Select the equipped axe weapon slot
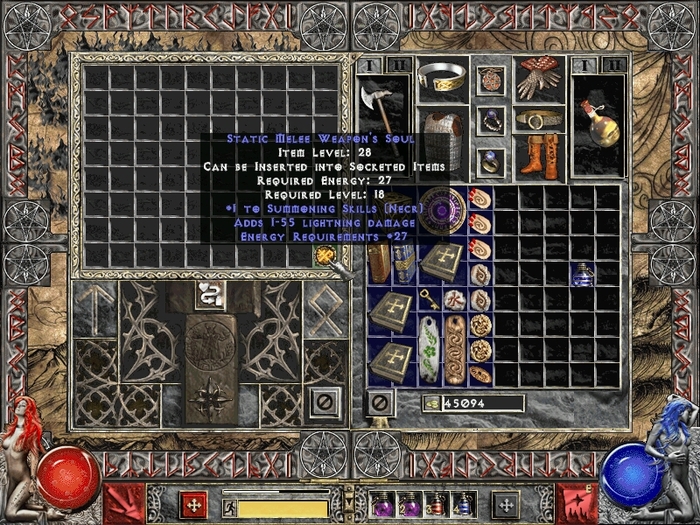 tap(379, 108)
